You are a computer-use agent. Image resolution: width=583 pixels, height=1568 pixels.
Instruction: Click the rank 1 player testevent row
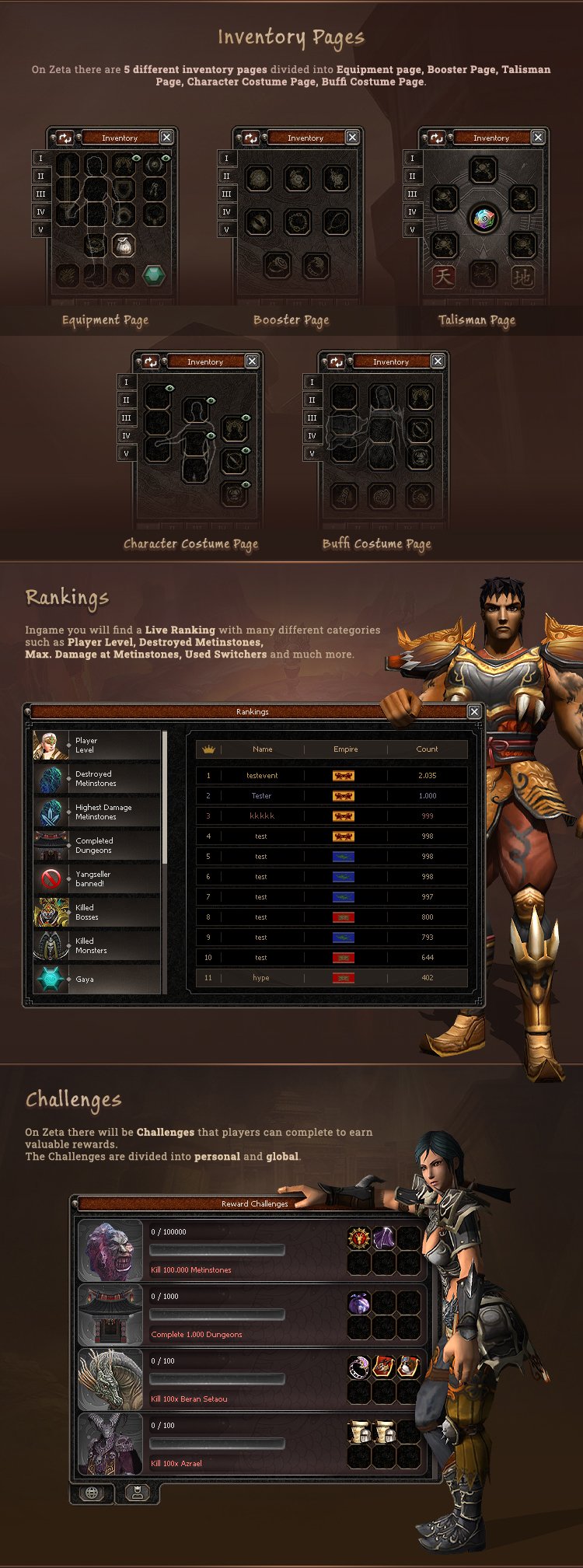point(331,776)
